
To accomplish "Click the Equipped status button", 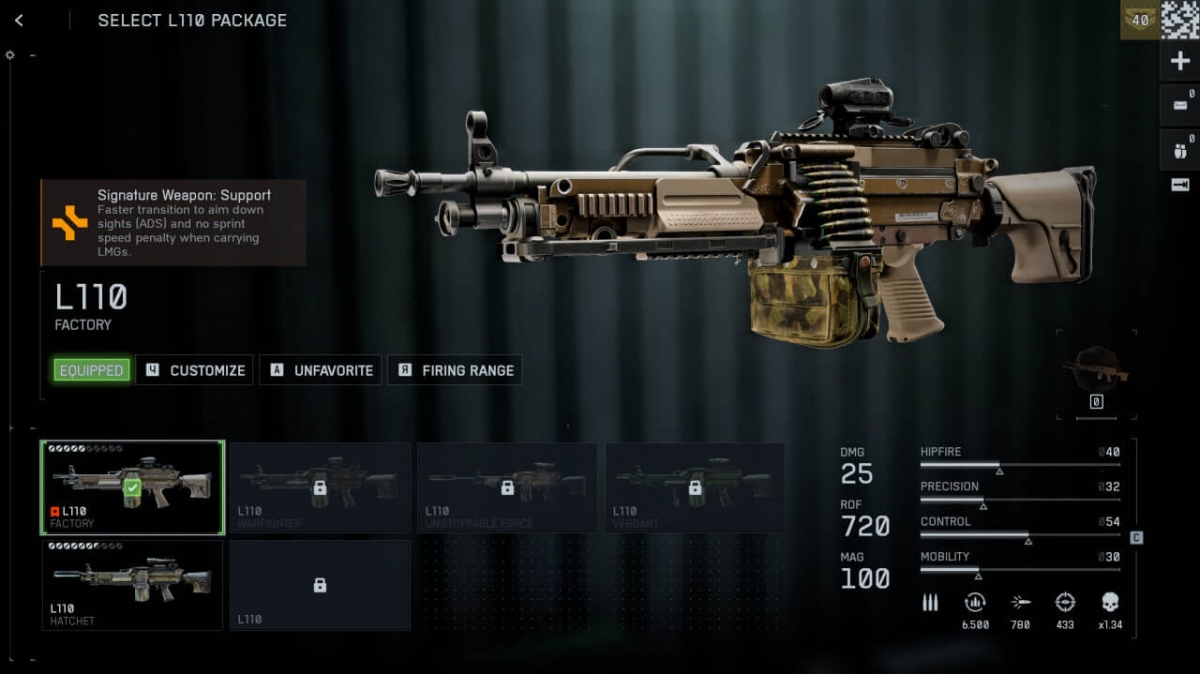I will pos(91,370).
